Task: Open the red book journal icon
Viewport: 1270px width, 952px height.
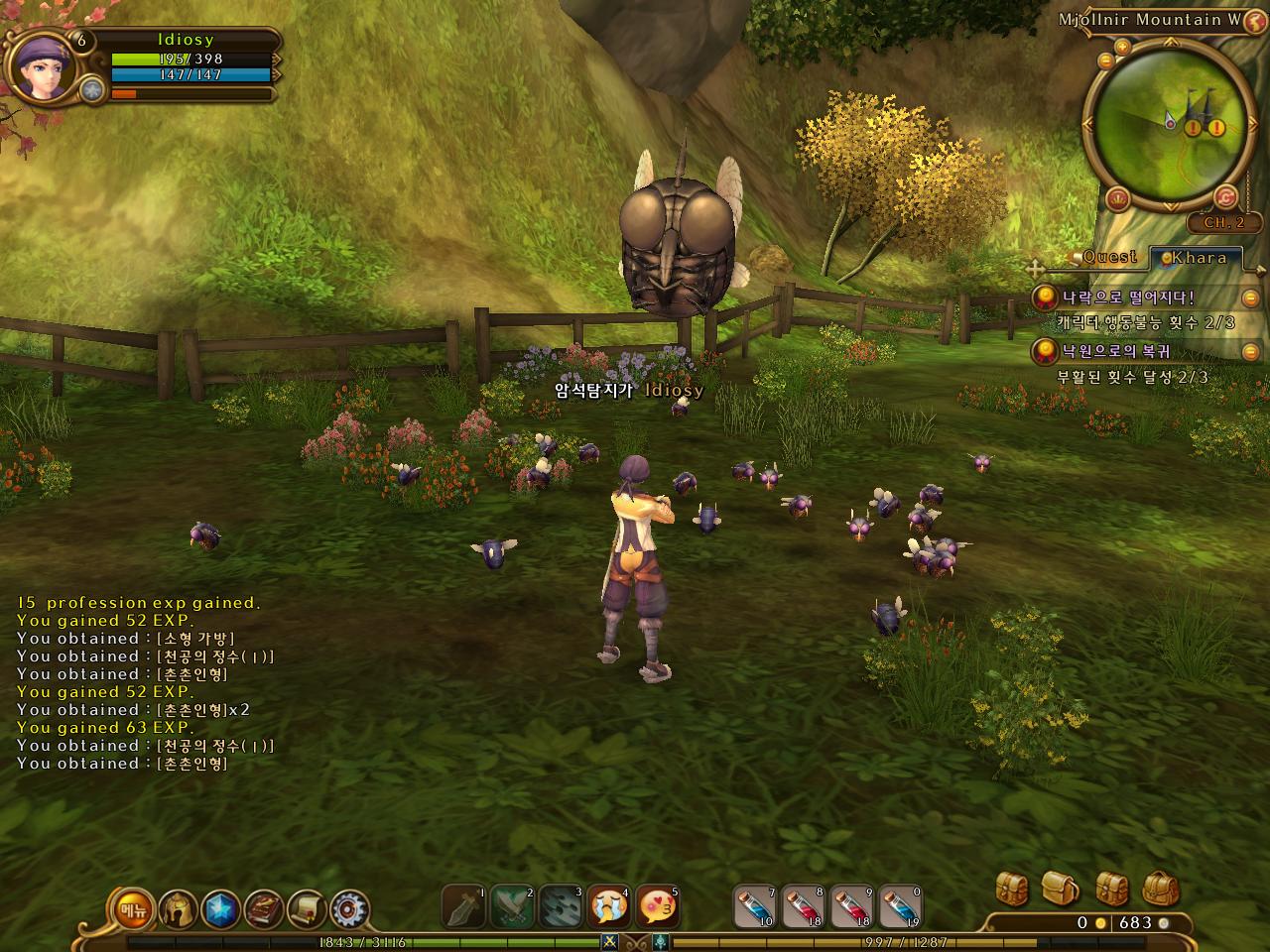Action: [264, 909]
